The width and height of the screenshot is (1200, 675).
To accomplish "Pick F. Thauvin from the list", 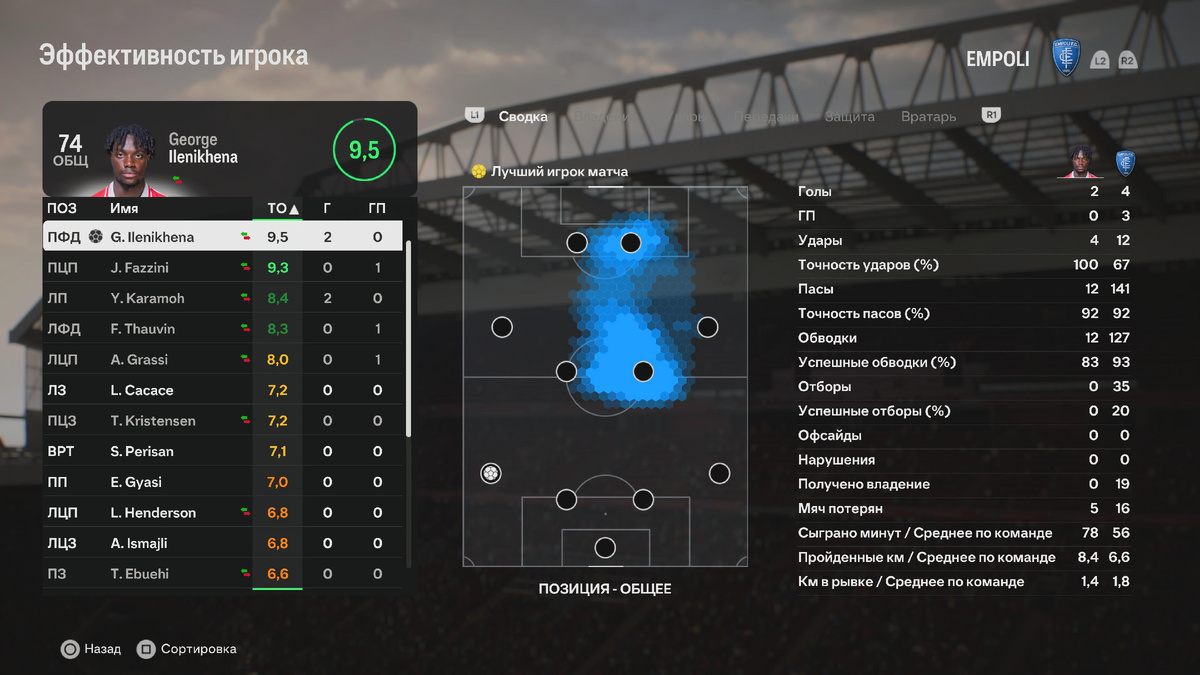I will coord(223,329).
